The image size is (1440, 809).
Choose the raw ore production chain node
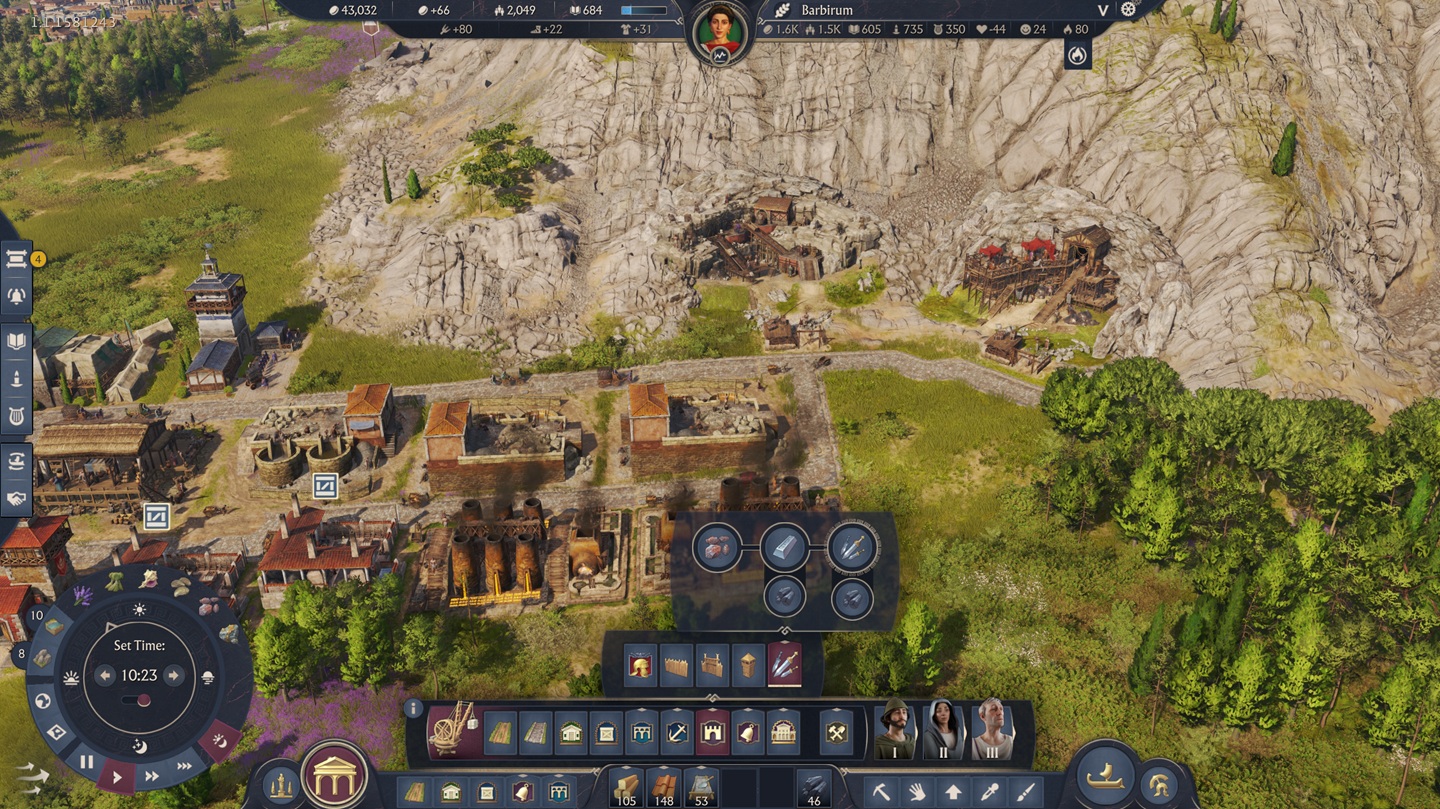click(x=717, y=547)
